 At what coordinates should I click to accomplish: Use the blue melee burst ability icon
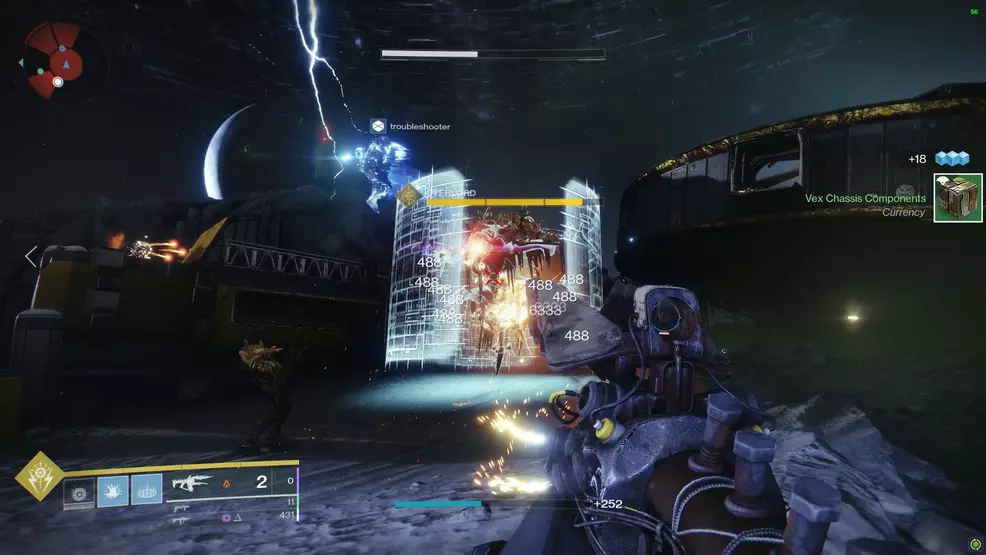pyautogui.click(x=113, y=489)
